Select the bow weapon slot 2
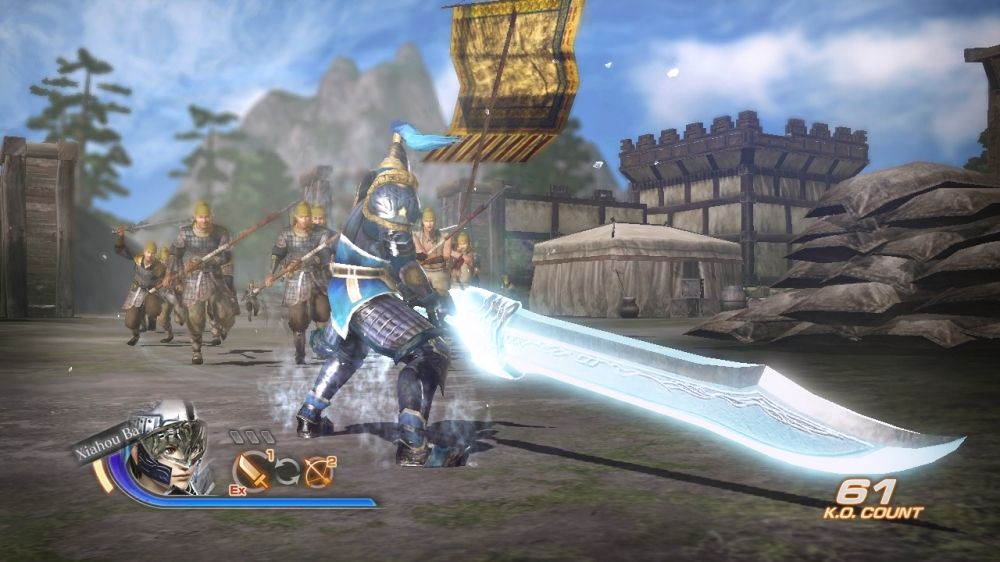 click(319, 471)
